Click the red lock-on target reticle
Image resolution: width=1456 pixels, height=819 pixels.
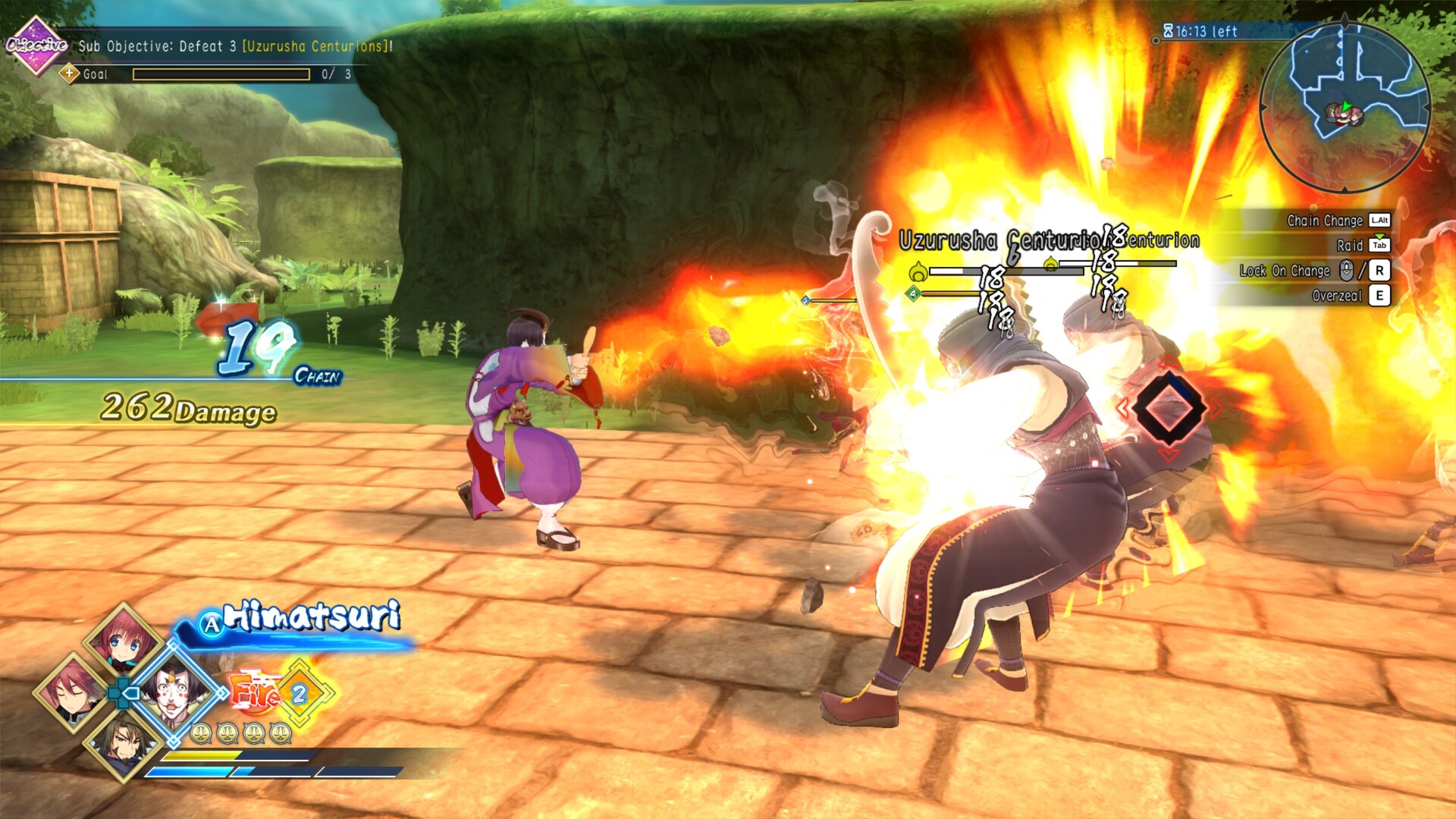[x=1169, y=408]
